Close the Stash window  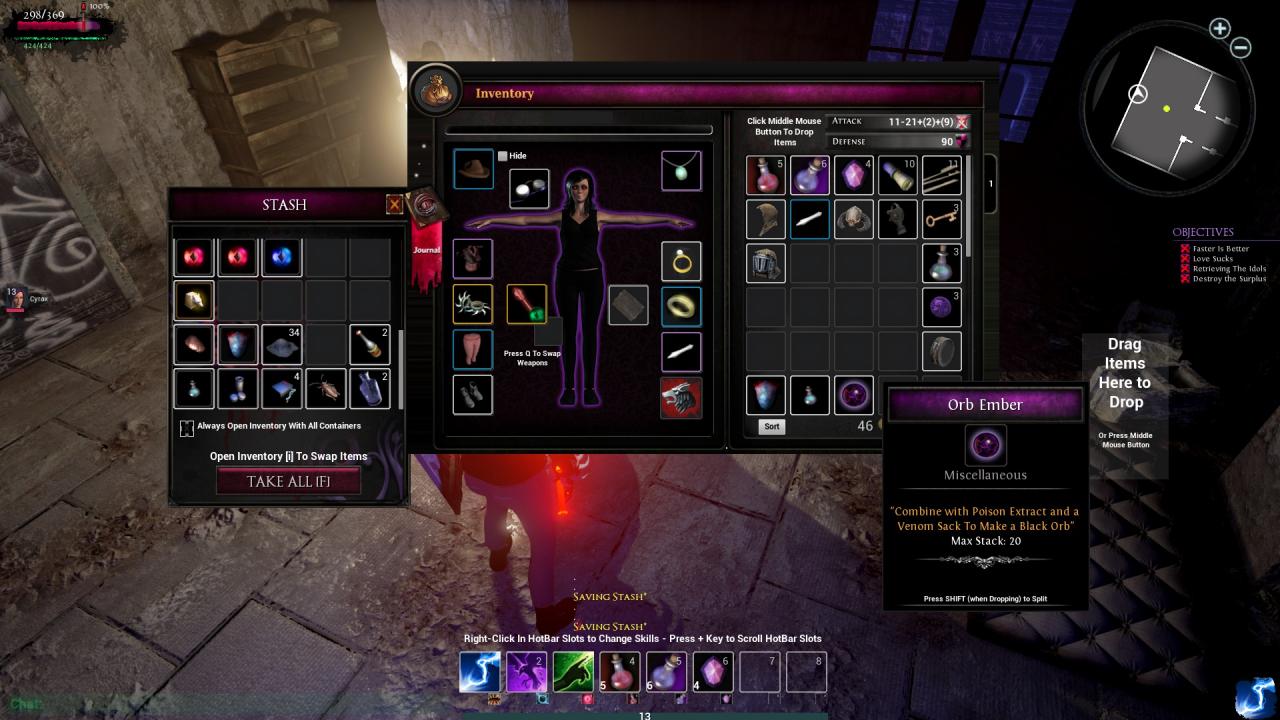(394, 205)
